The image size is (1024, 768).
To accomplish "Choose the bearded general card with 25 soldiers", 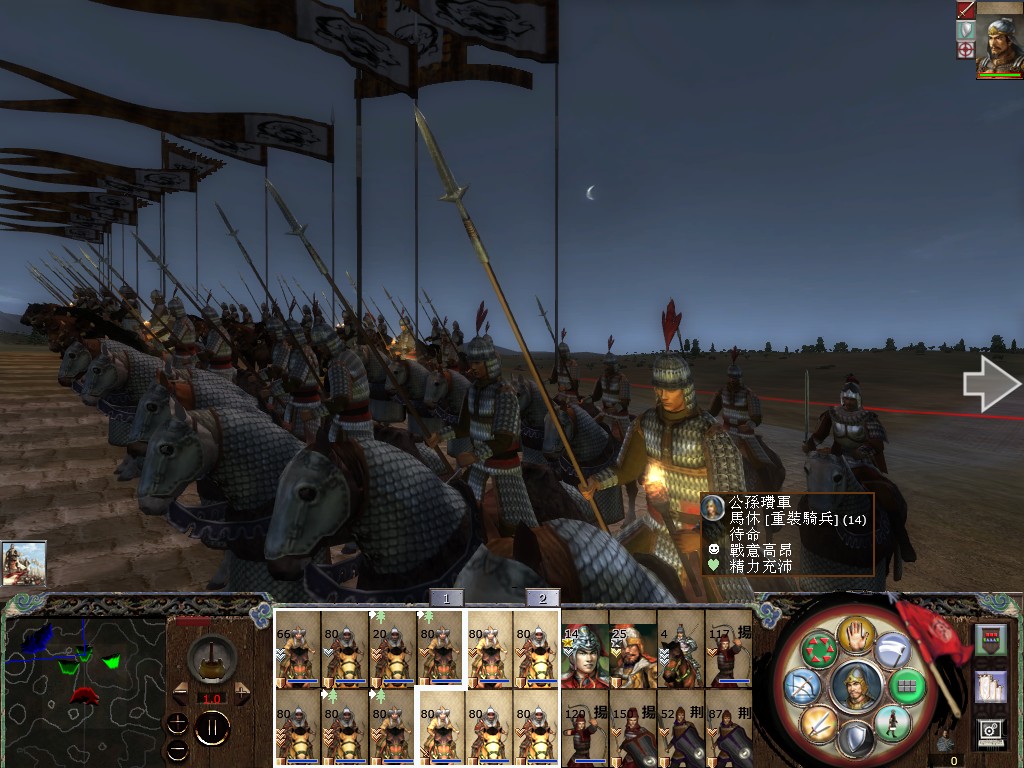I will [x=632, y=655].
